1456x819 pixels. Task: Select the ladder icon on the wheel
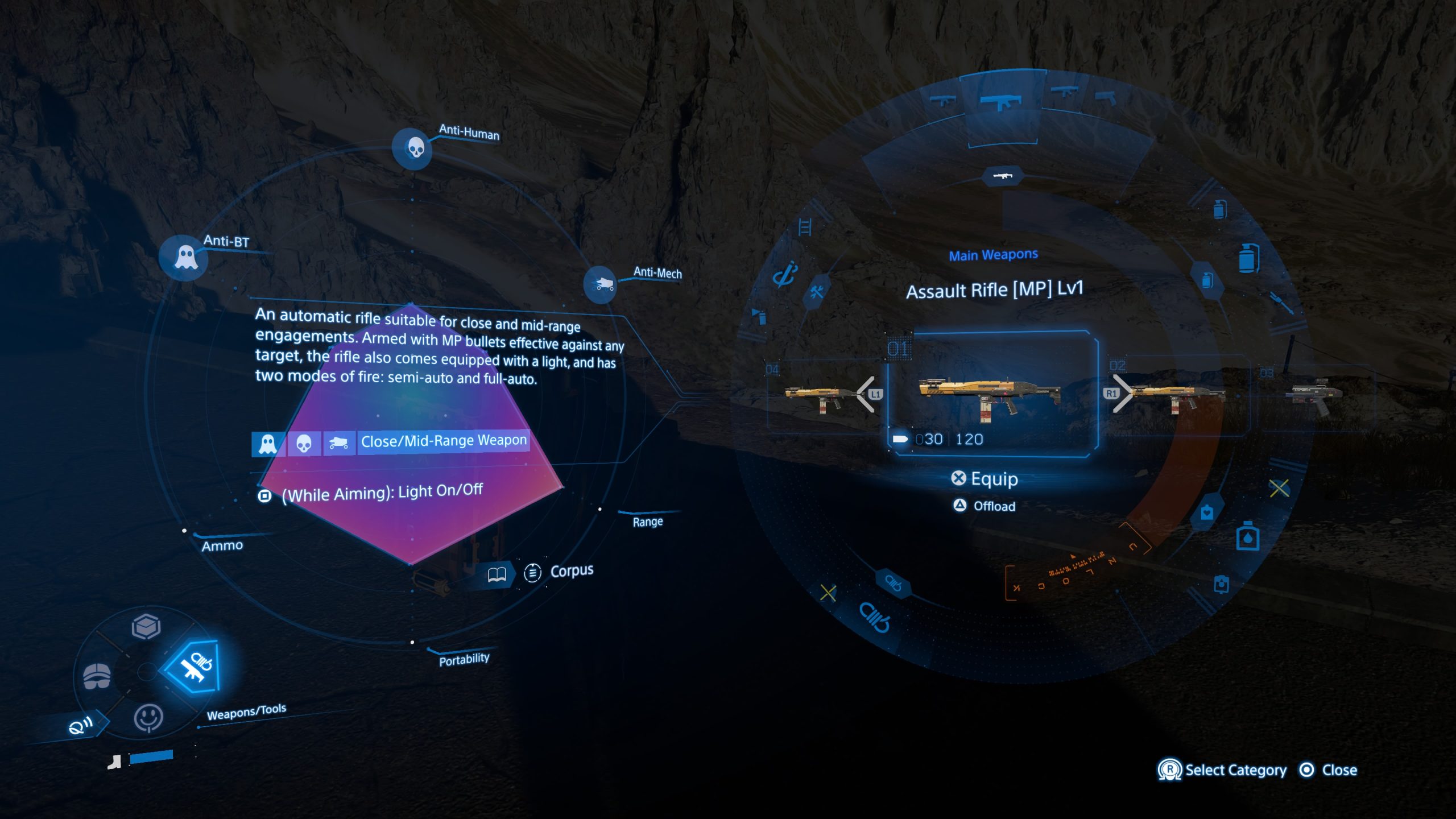(805, 227)
